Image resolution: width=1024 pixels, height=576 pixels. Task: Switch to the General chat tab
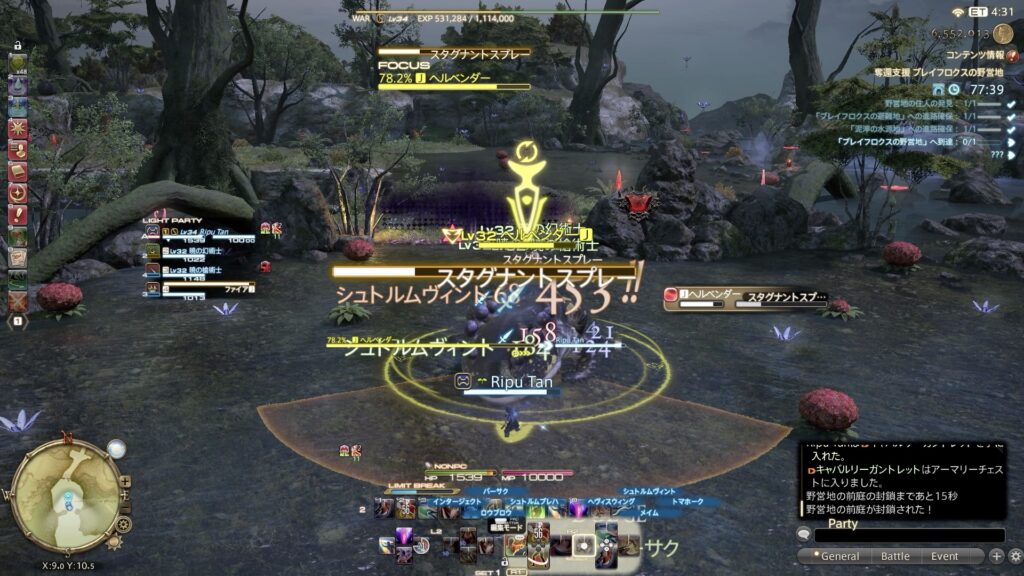click(x=839, y=556)
